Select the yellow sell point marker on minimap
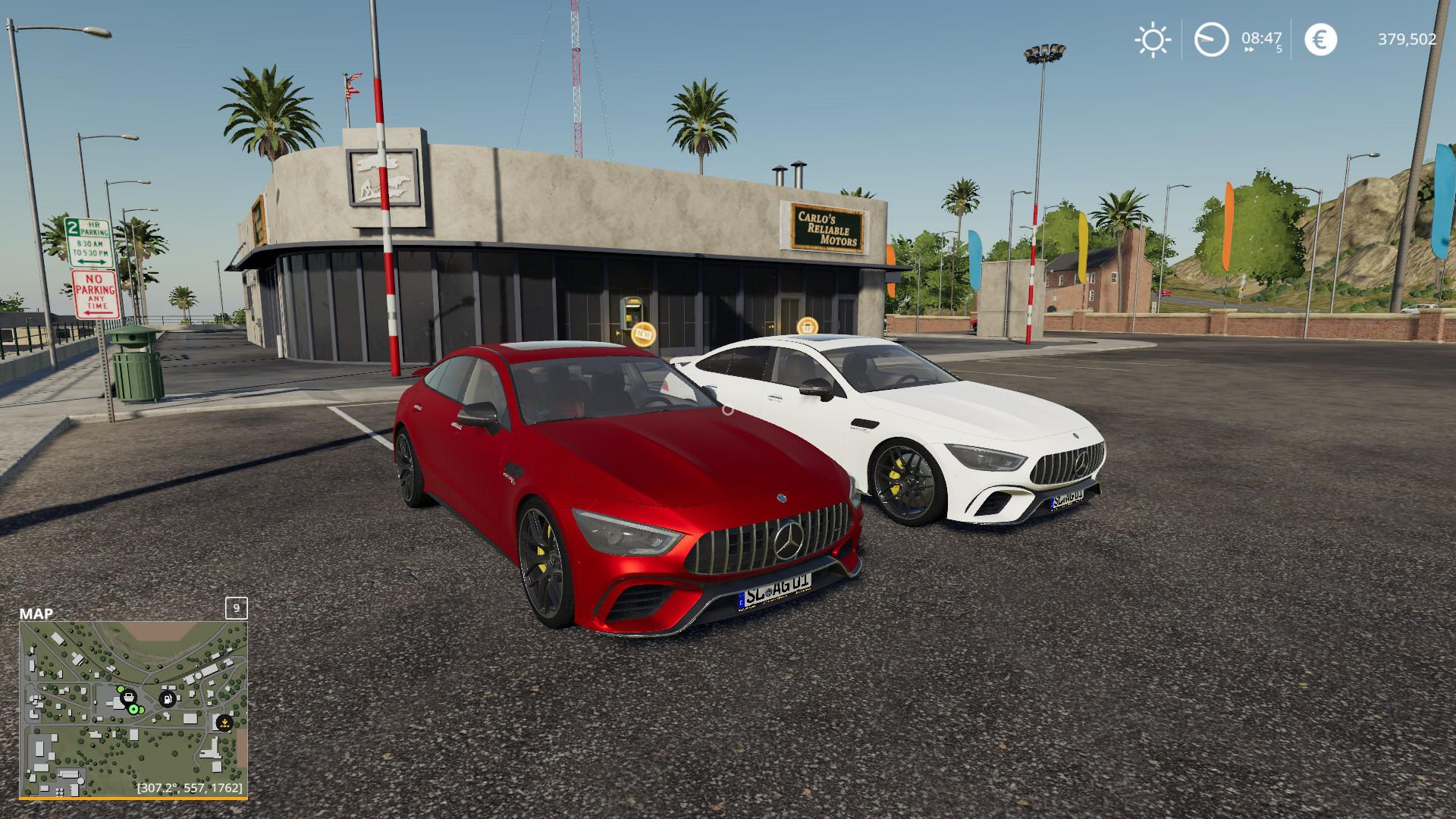 point(224,723)
